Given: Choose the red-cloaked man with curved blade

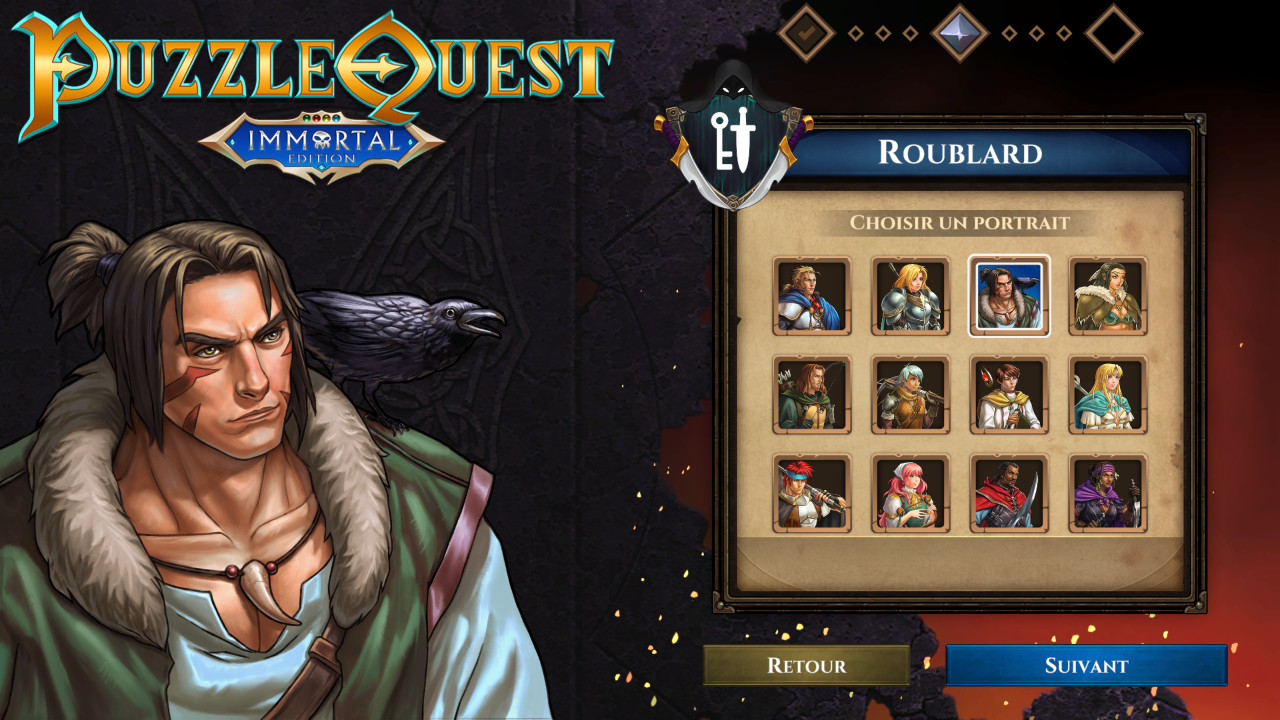Looking at the screenshot, I should [1009, 493].
